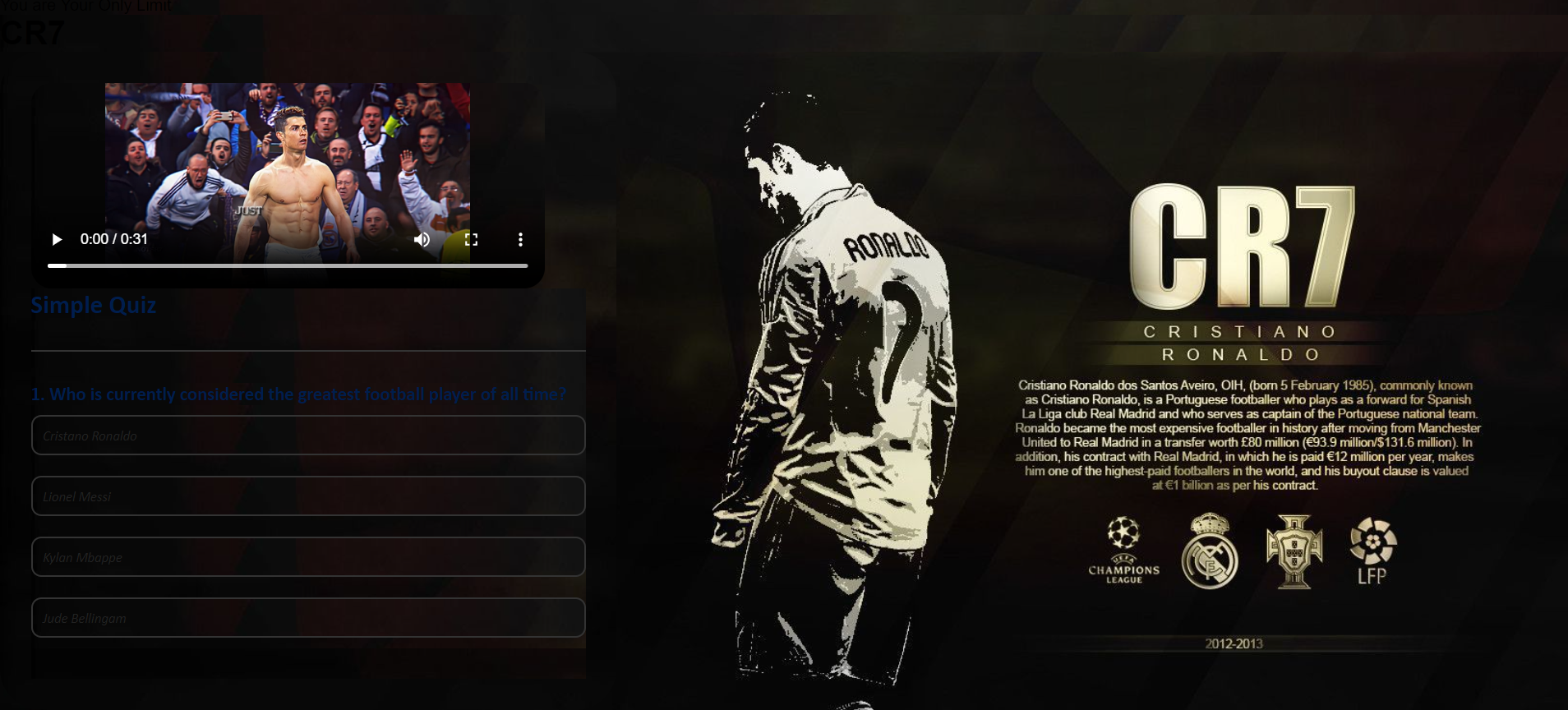Image resolution: width=1568 pixels, height=710 pixels.
Task: Enter fullscreen mode on the video
Action: [471, 239]
